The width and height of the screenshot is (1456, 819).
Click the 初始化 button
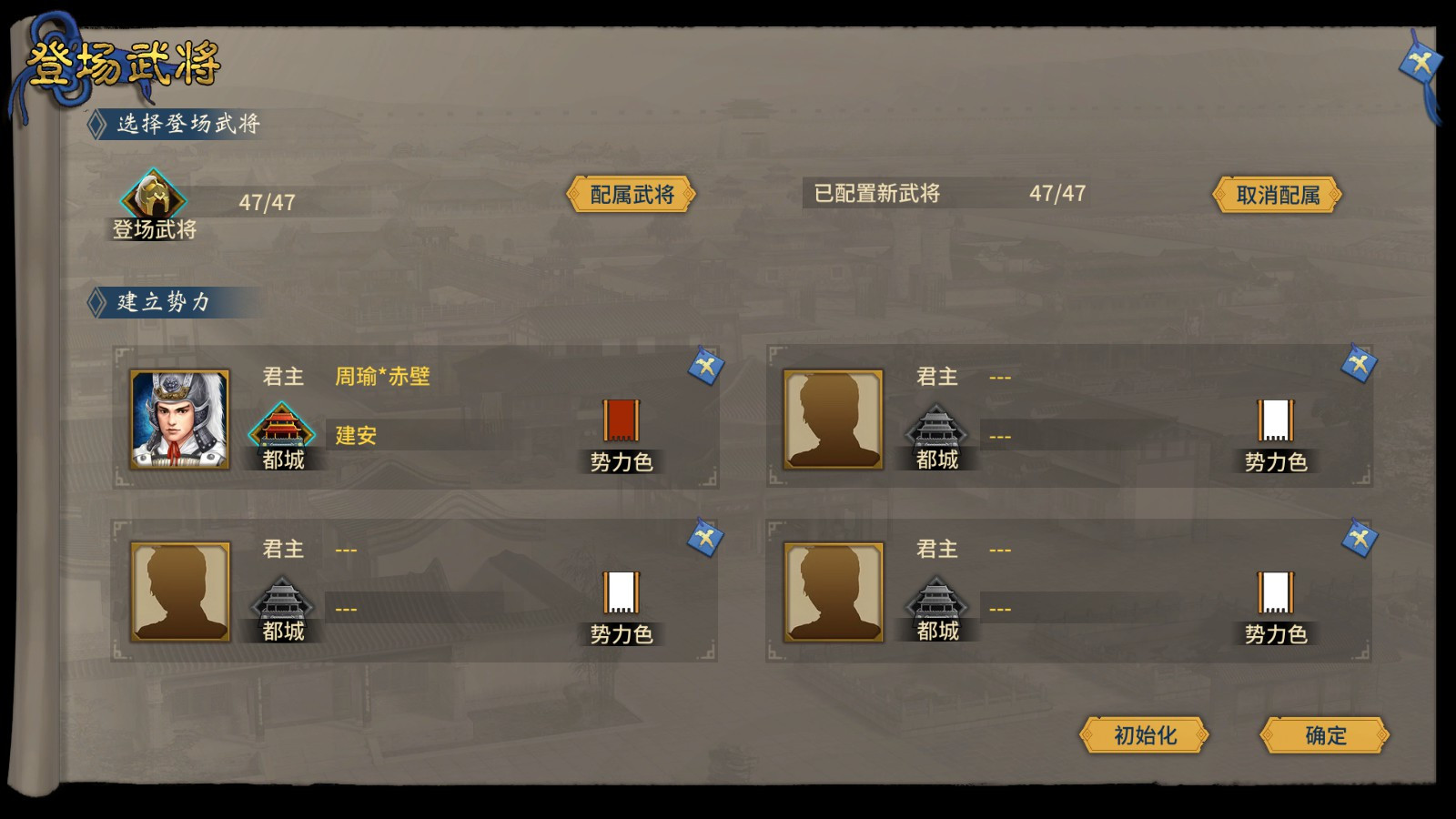[x=1143, y=737]
